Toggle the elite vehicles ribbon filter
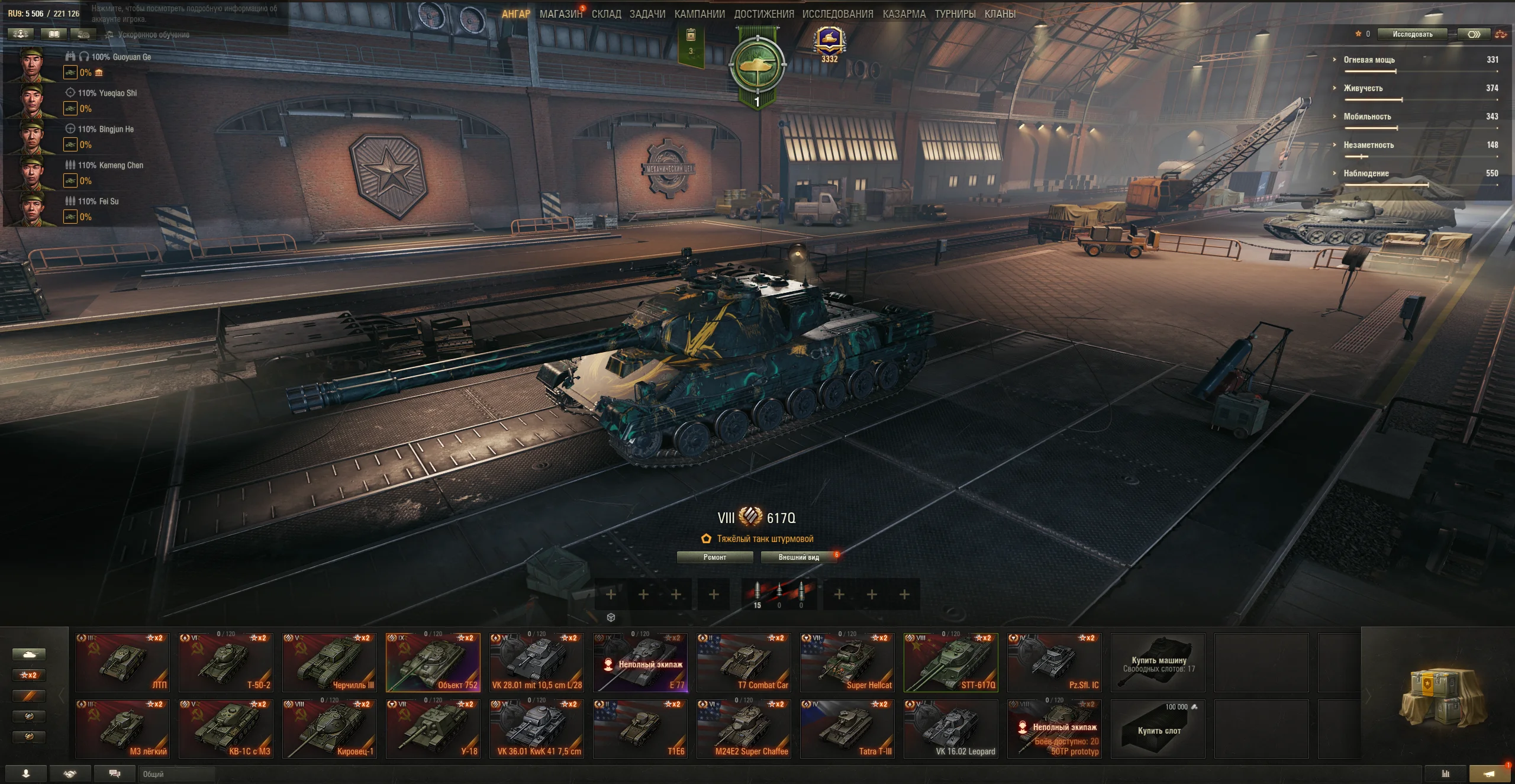 pos(29,695)
